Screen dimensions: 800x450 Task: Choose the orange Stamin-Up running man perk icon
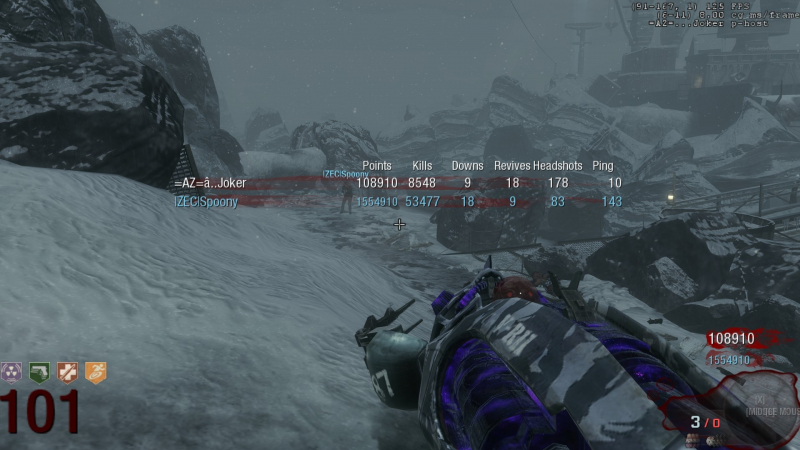(x=94, y=373)
